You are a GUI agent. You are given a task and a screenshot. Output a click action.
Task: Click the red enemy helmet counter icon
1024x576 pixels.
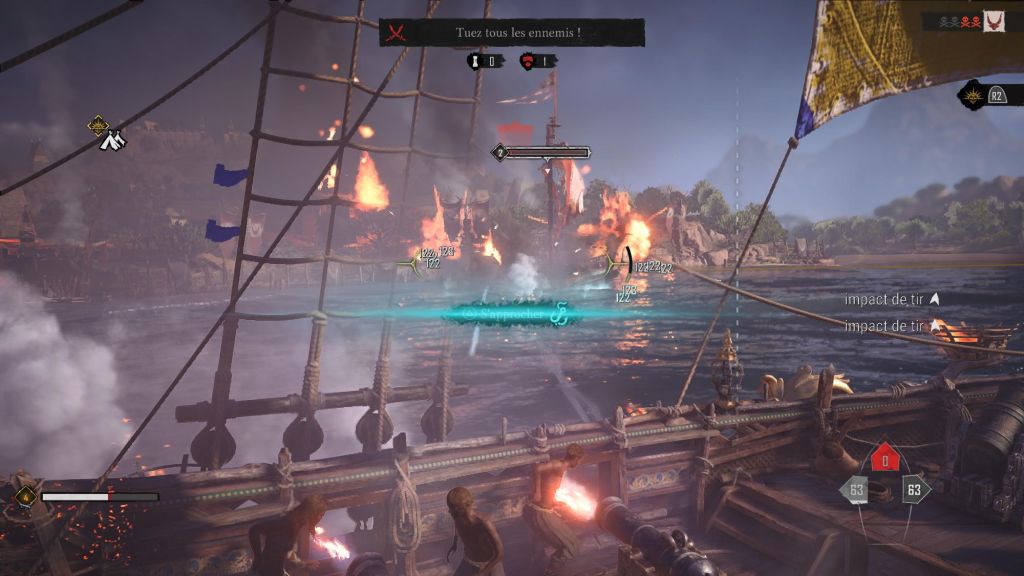pyautogui.click(x=528, y=62)
